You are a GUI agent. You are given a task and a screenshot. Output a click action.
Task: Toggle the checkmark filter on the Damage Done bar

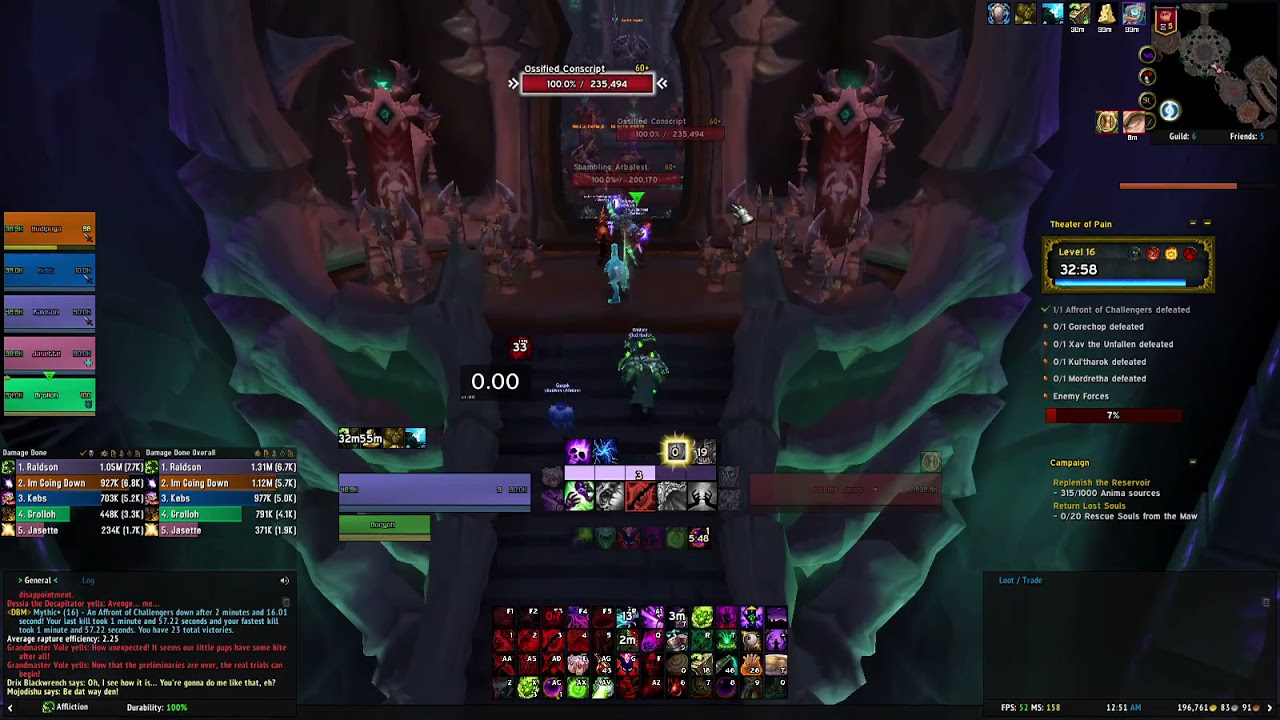coord(83,453)
